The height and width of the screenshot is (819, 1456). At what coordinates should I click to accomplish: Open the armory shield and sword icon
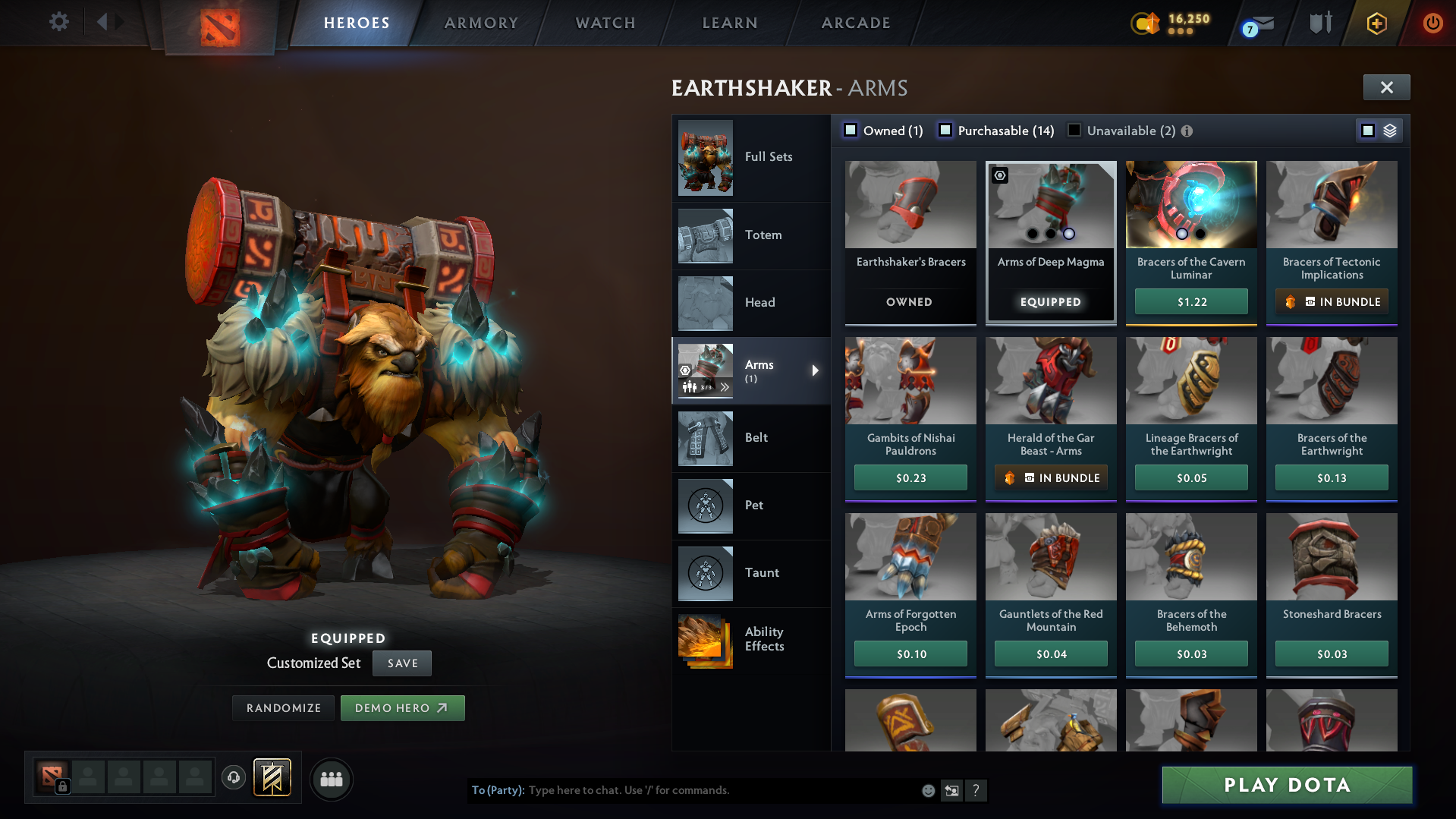[x=1321, y=23]
